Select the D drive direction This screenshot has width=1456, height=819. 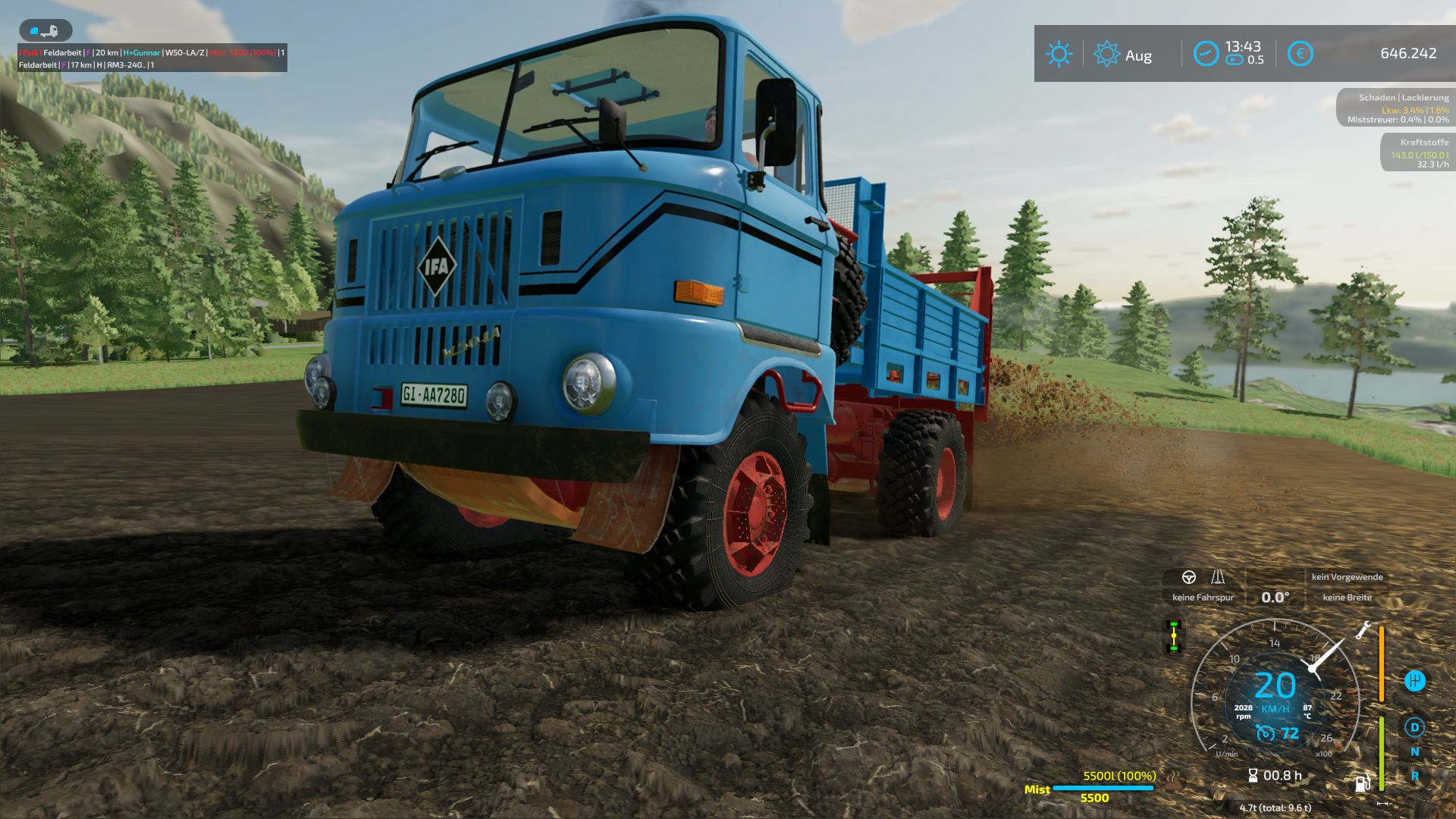point(1414,727)
